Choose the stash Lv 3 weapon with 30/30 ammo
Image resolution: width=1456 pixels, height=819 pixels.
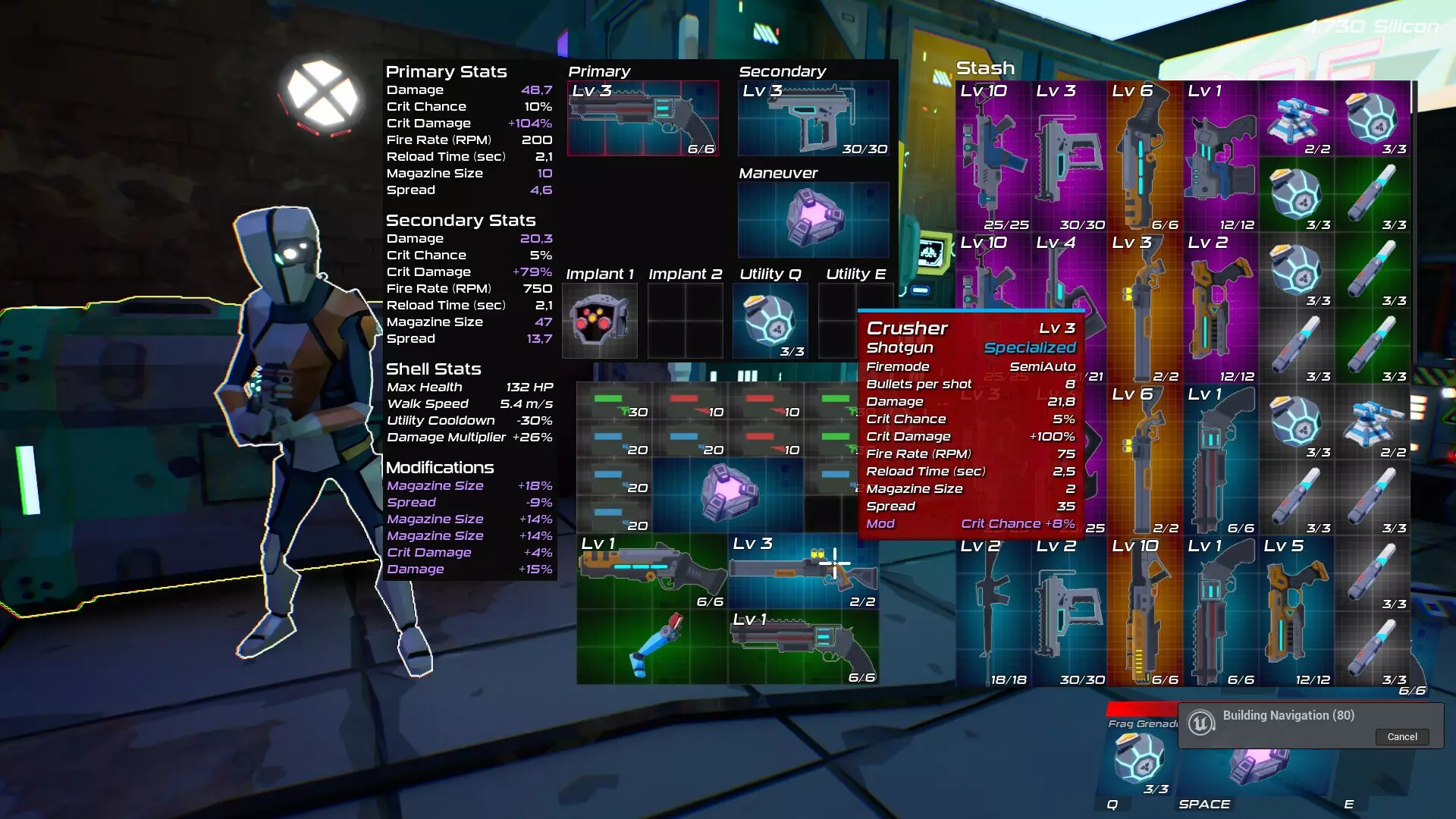(x=1068, y=157)
